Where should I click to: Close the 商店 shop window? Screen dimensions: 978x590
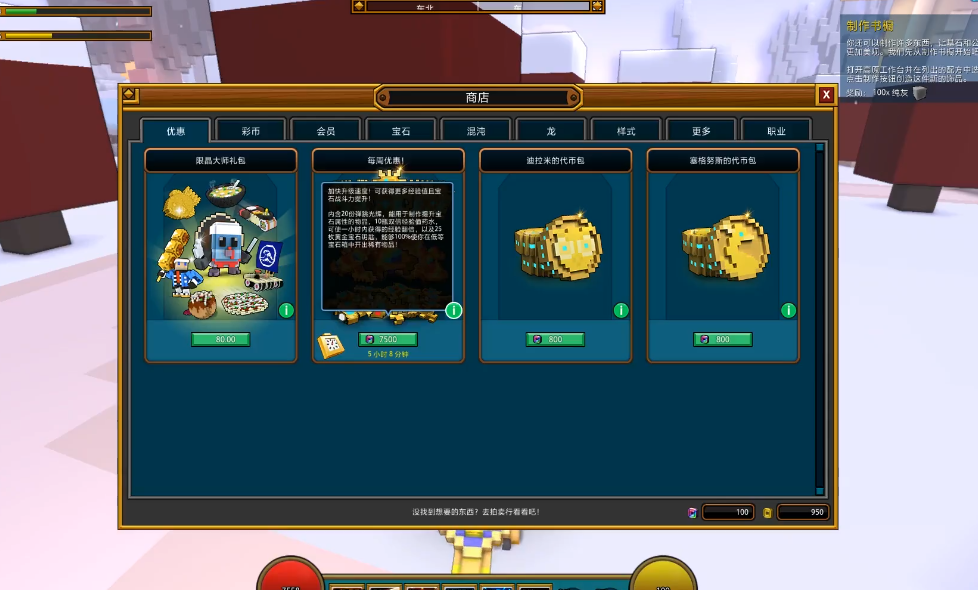(826, 95)
